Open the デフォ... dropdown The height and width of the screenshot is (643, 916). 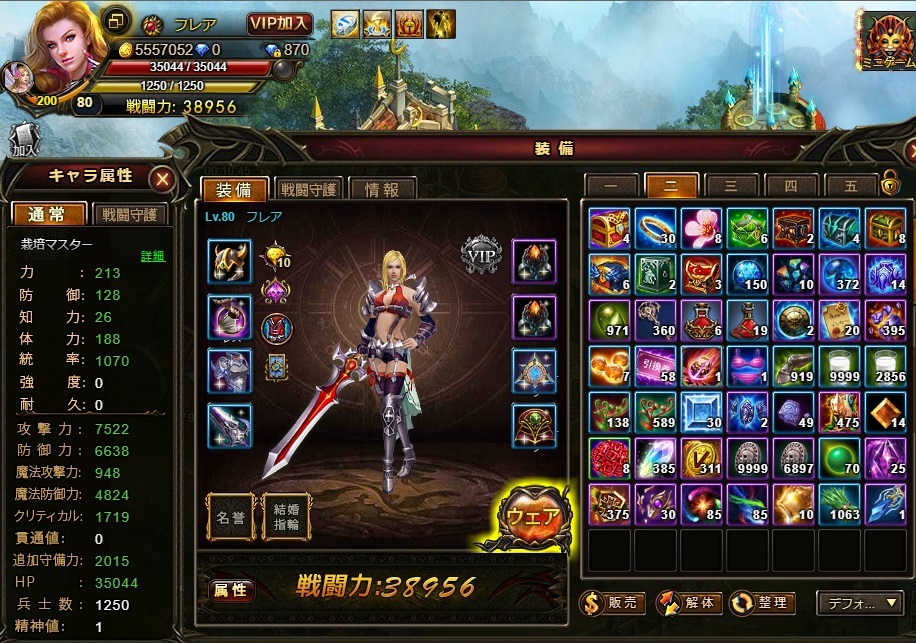[x=860, y=603]
